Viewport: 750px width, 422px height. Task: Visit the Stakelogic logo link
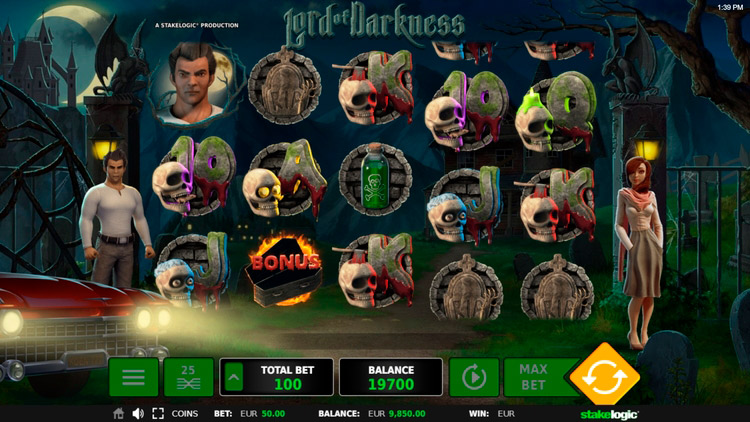coord(610,413)
